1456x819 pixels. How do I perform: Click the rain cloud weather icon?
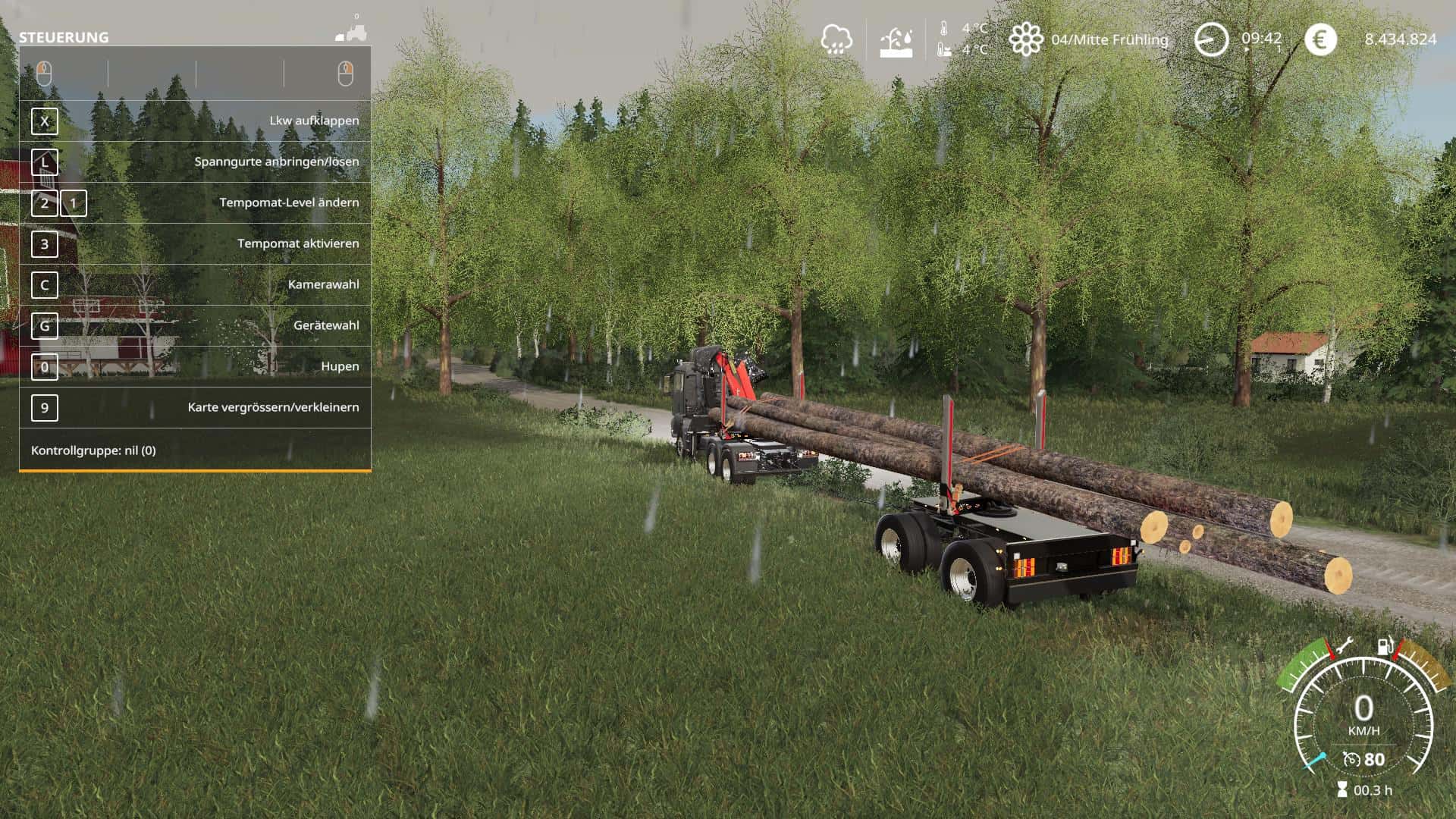click(836, 39)
